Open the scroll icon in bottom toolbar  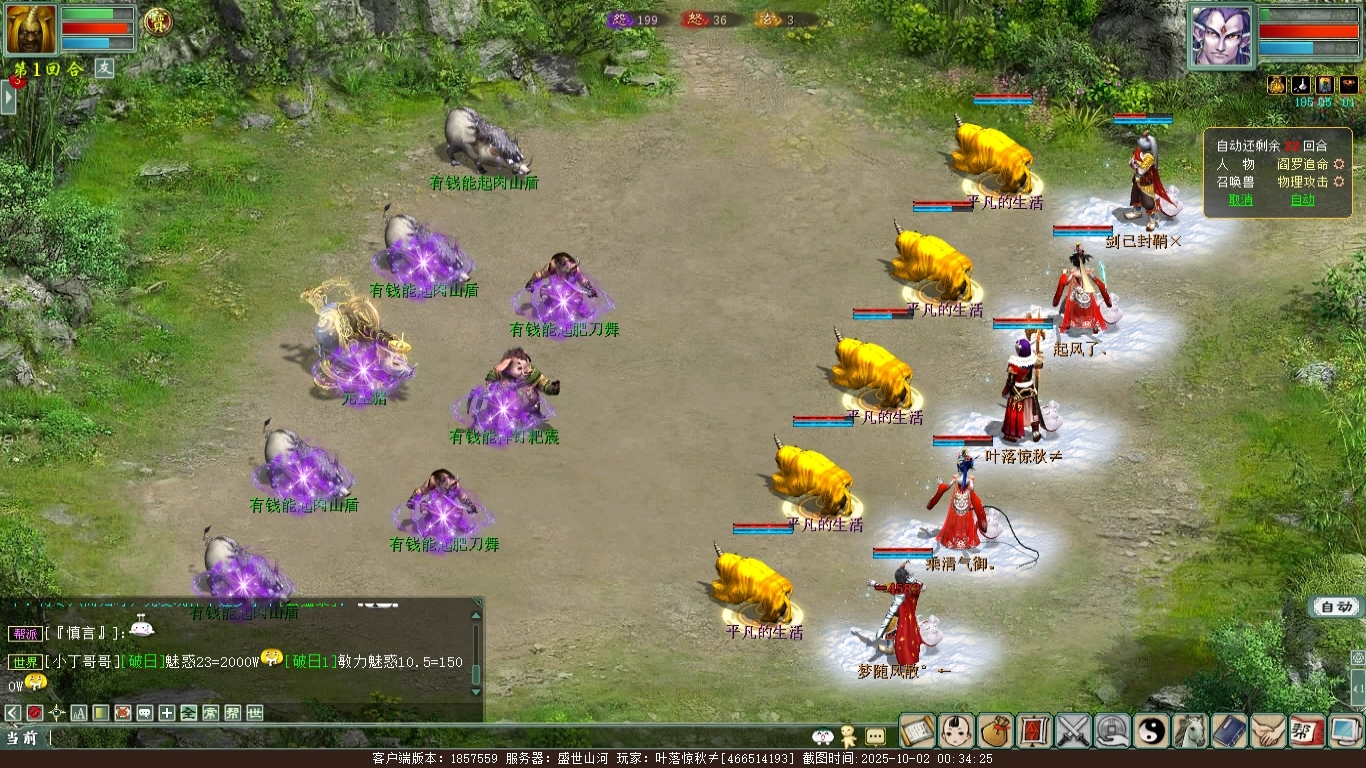[x=917, y=731]
